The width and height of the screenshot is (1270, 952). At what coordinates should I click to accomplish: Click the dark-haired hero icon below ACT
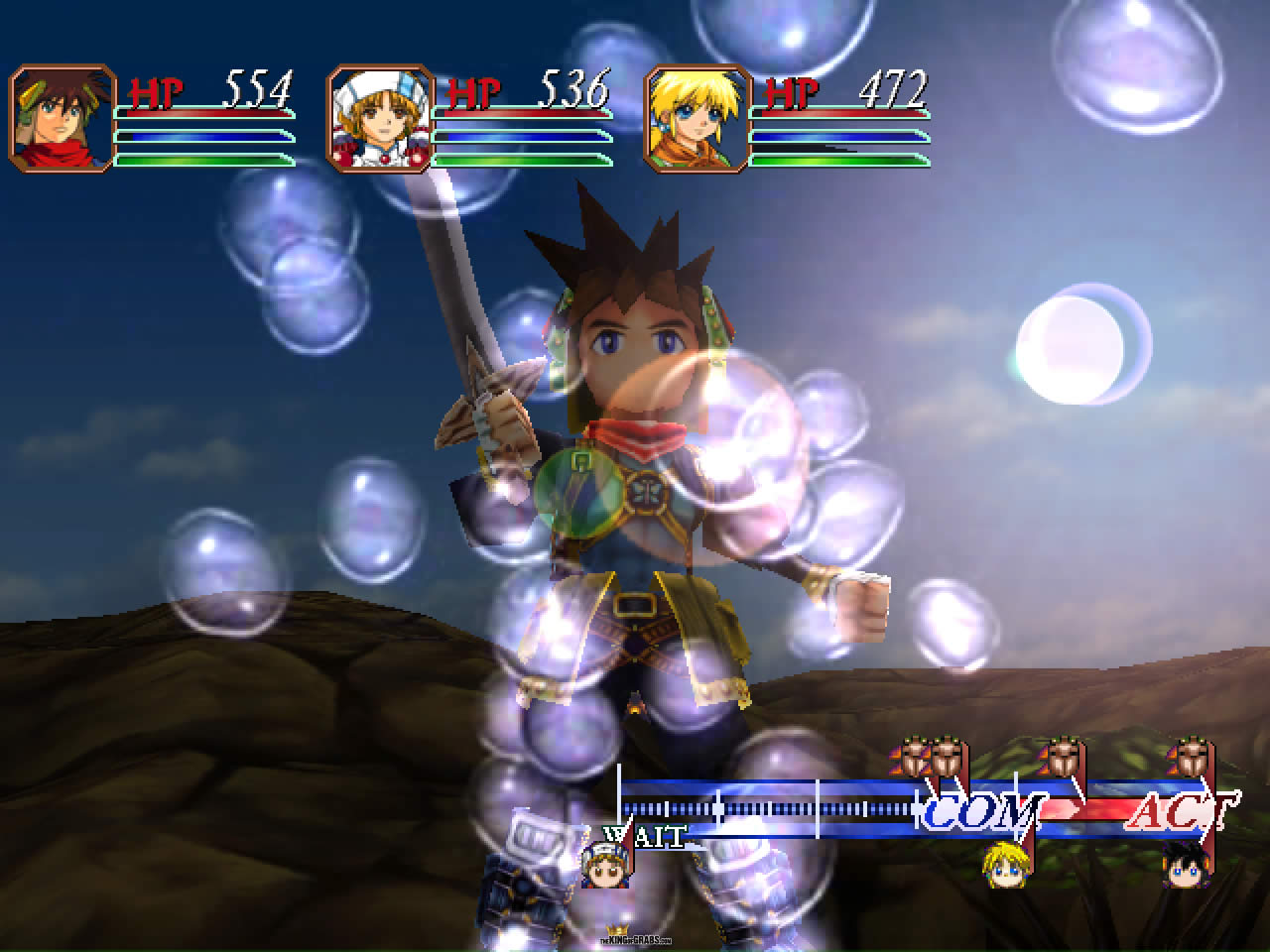click(1185, 865)
